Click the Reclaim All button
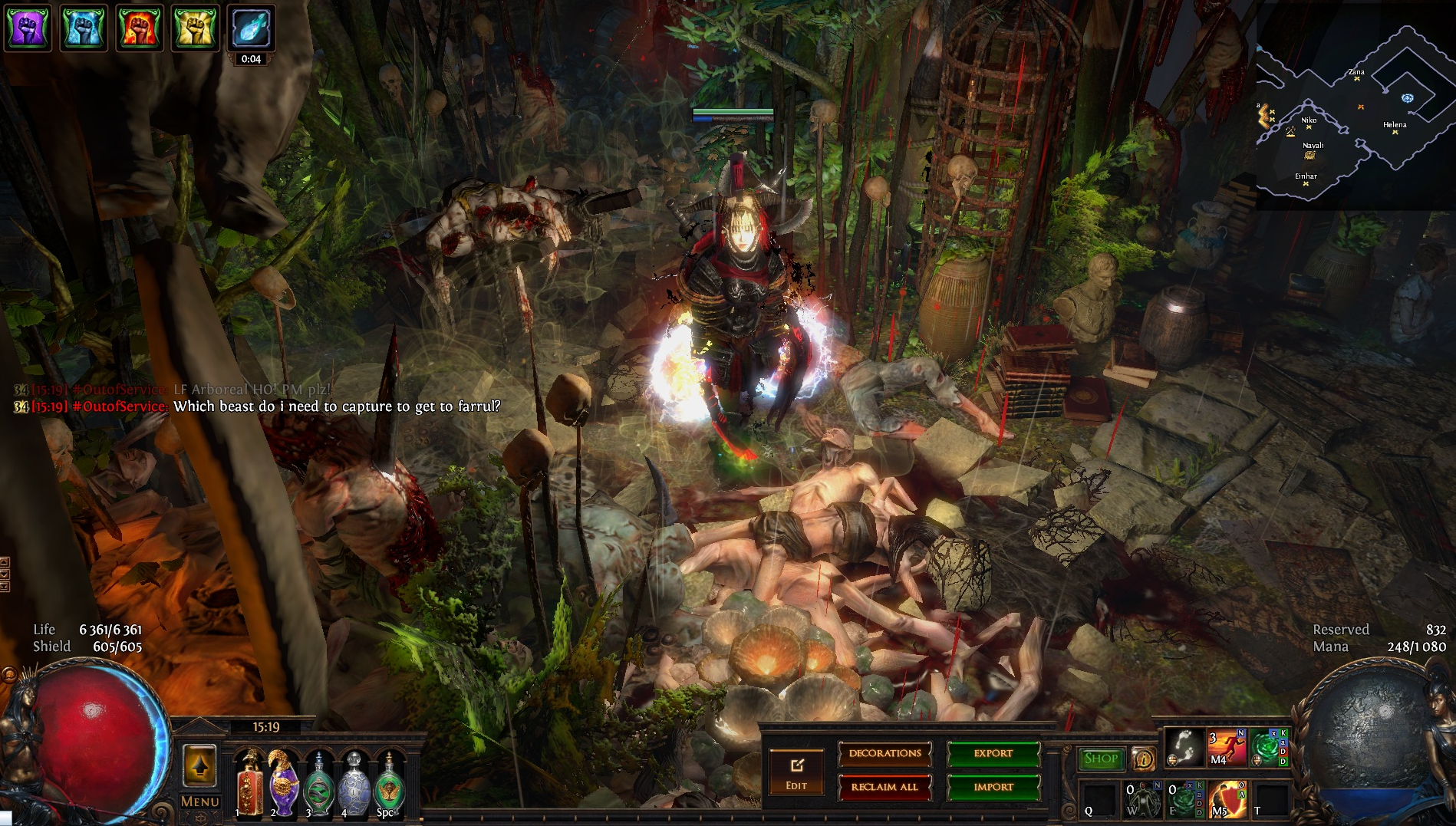The width and height of the screenshot is (1456, 826). (884, 787)
